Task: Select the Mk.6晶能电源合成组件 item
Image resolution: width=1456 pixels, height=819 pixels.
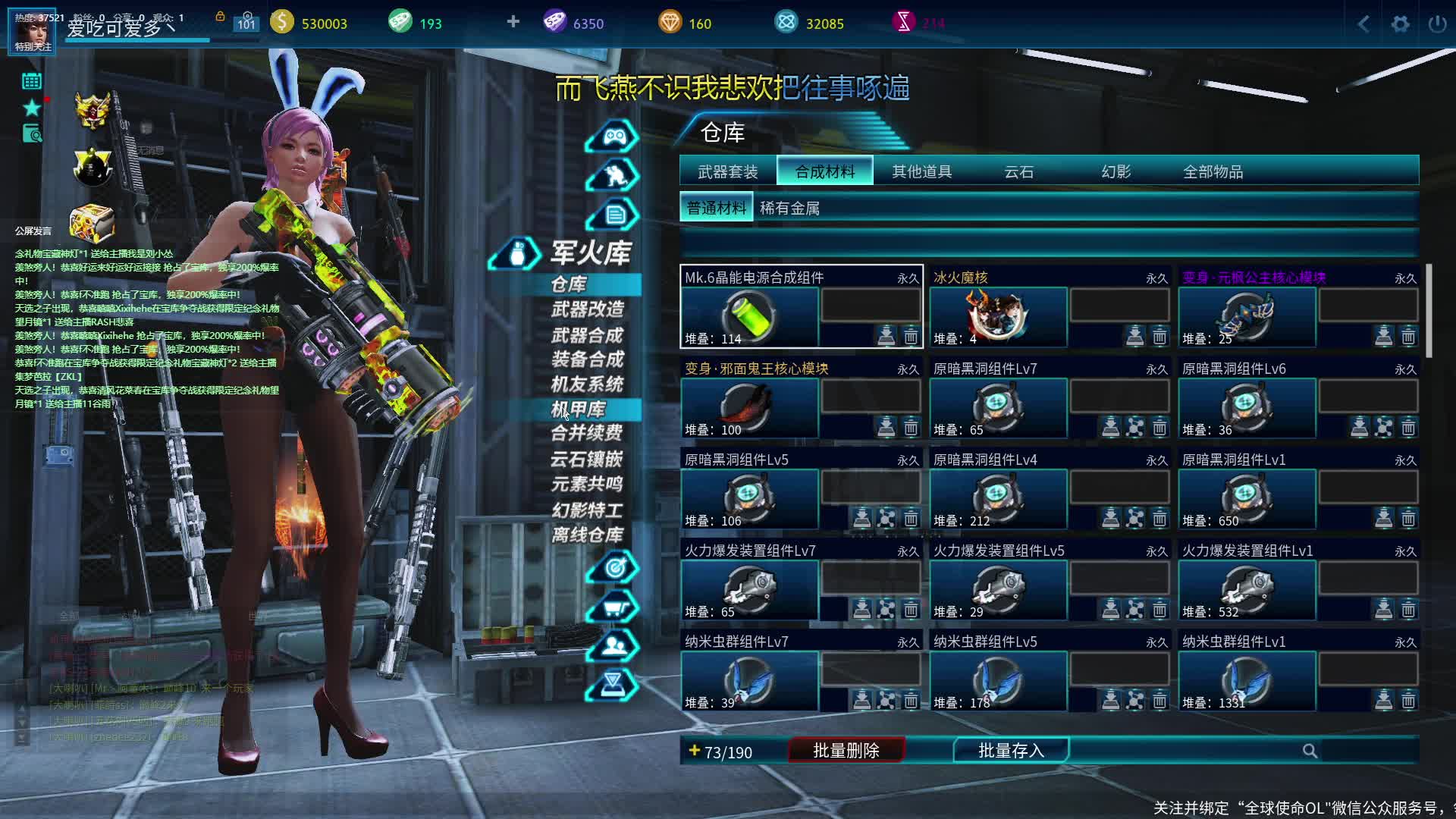Action: tap(749, 315)
